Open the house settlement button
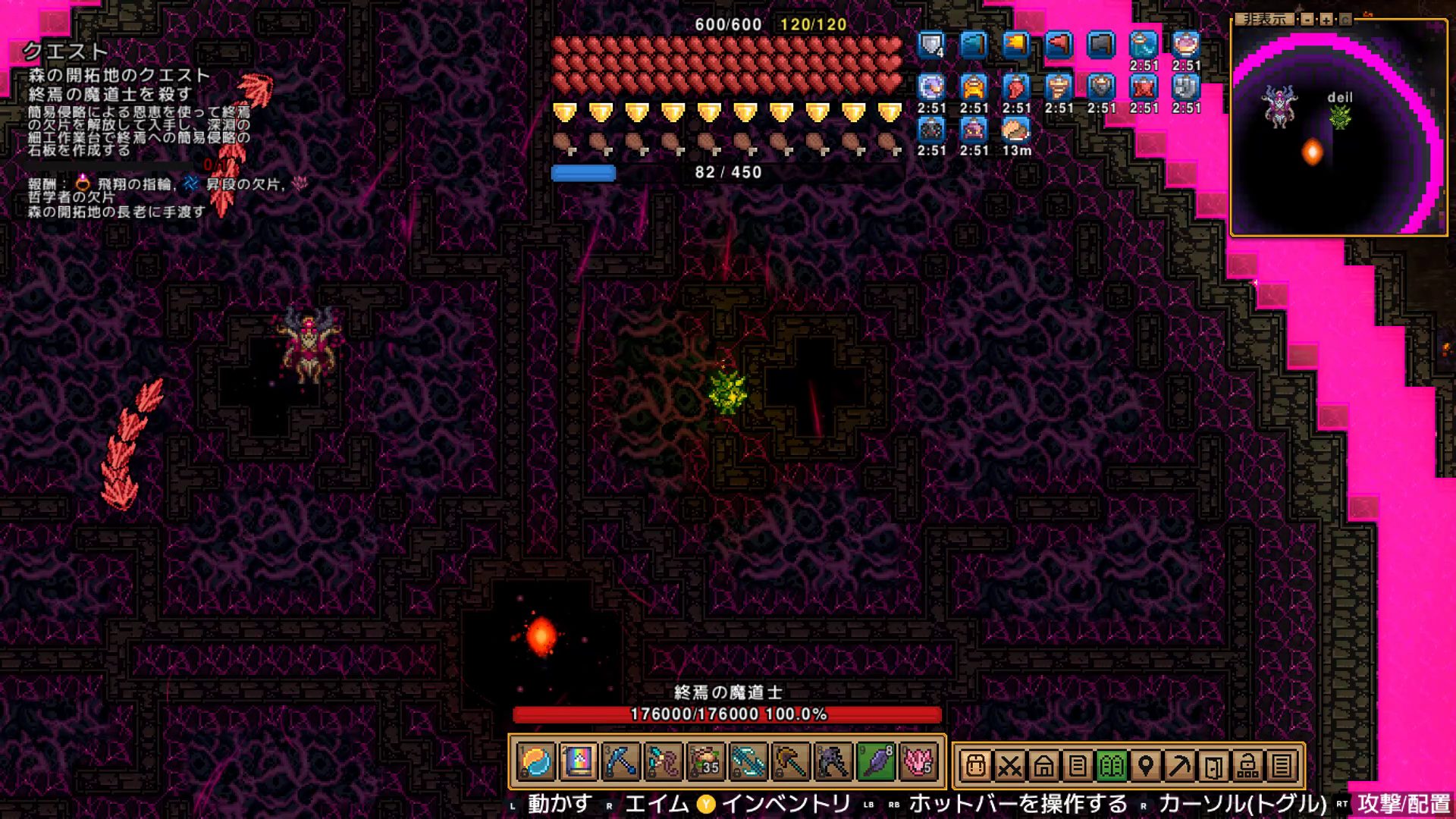The width and height of the screenshot is (1456, 819). pyautogui.click(x=1043, y=767)
